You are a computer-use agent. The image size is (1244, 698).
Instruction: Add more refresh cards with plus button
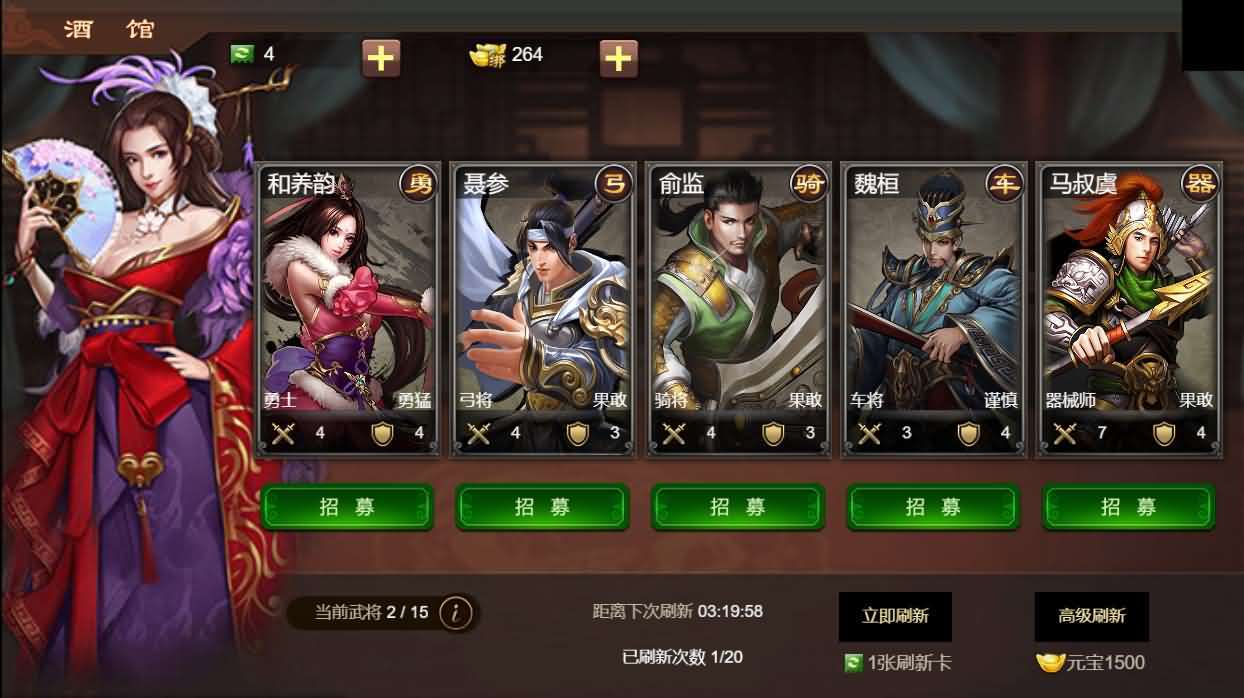click(380, 58)
